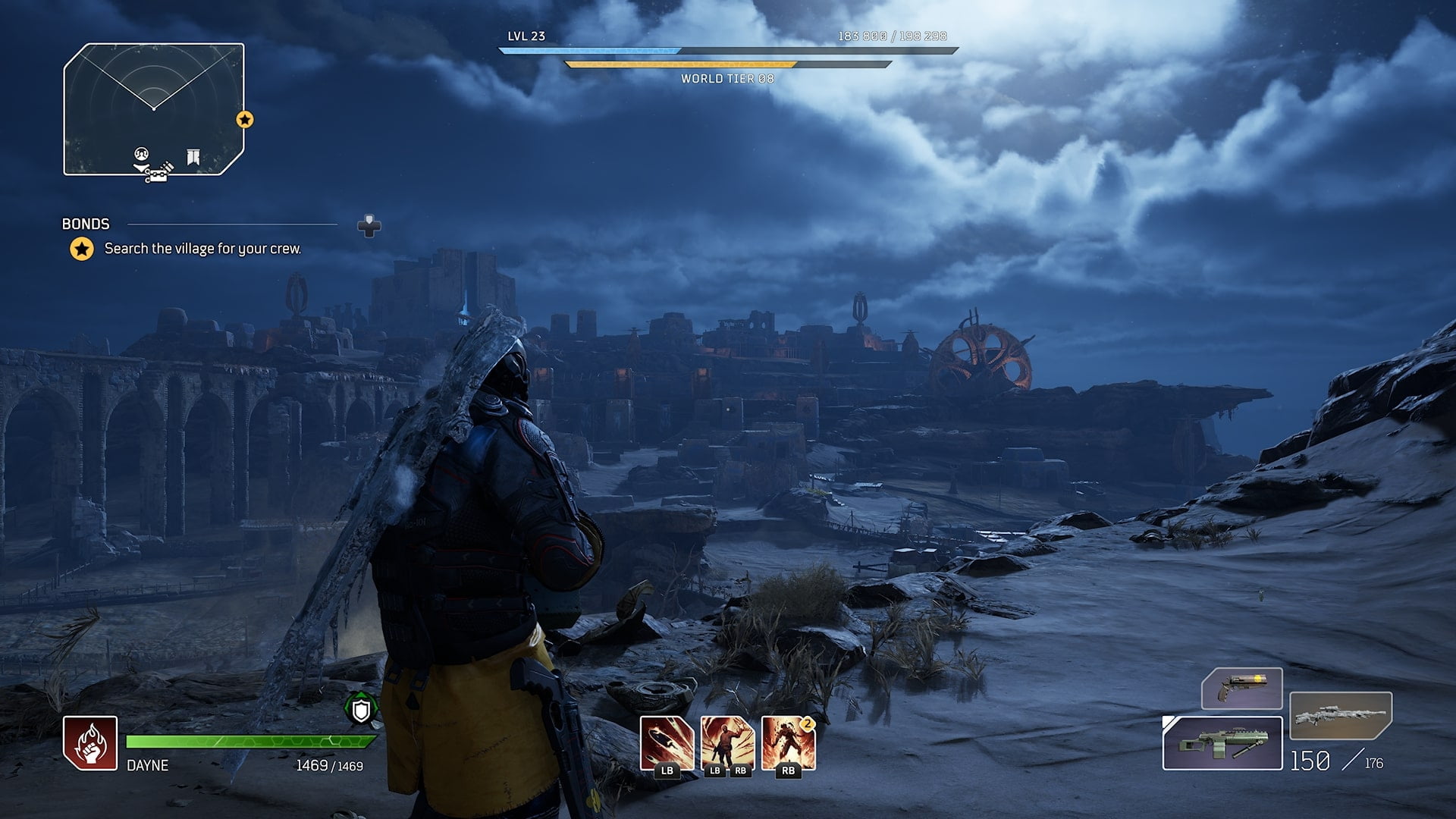Open the 'Search the village for your crew' objective

point(202,249)
